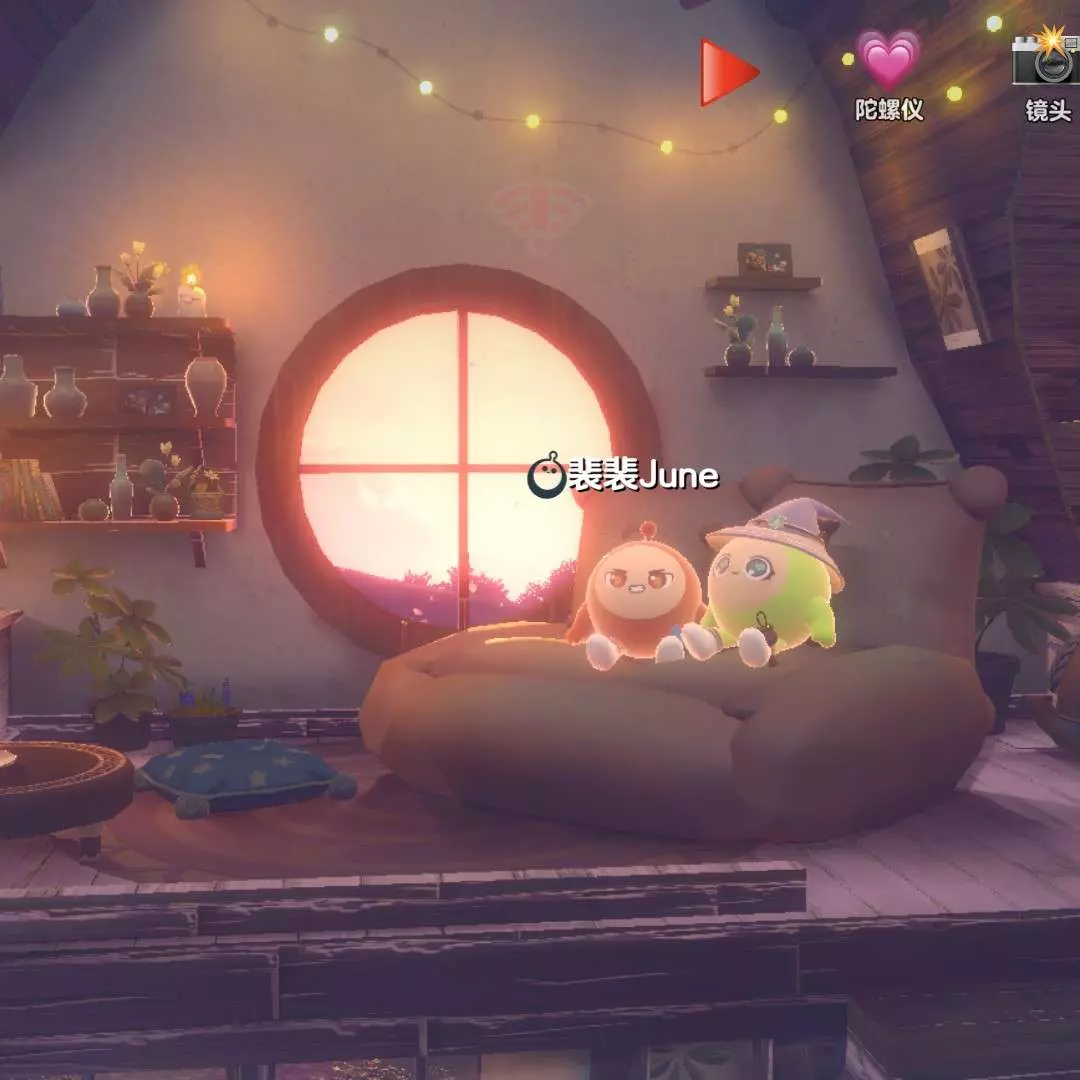Open the 镜头 camera icon

click(x=1046, y=58)
